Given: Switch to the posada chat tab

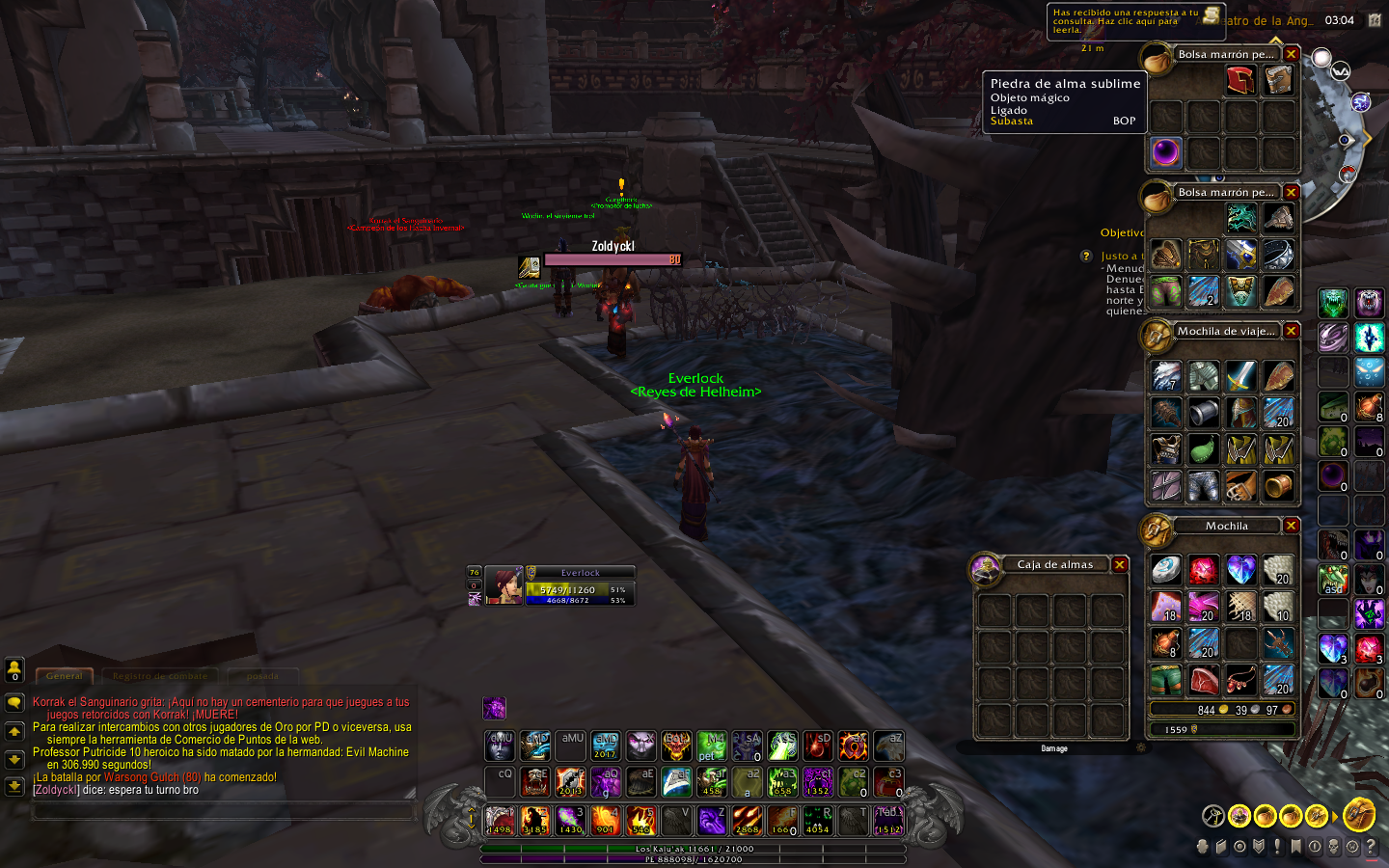Looking at the screenshot, I should click(262, 676).
